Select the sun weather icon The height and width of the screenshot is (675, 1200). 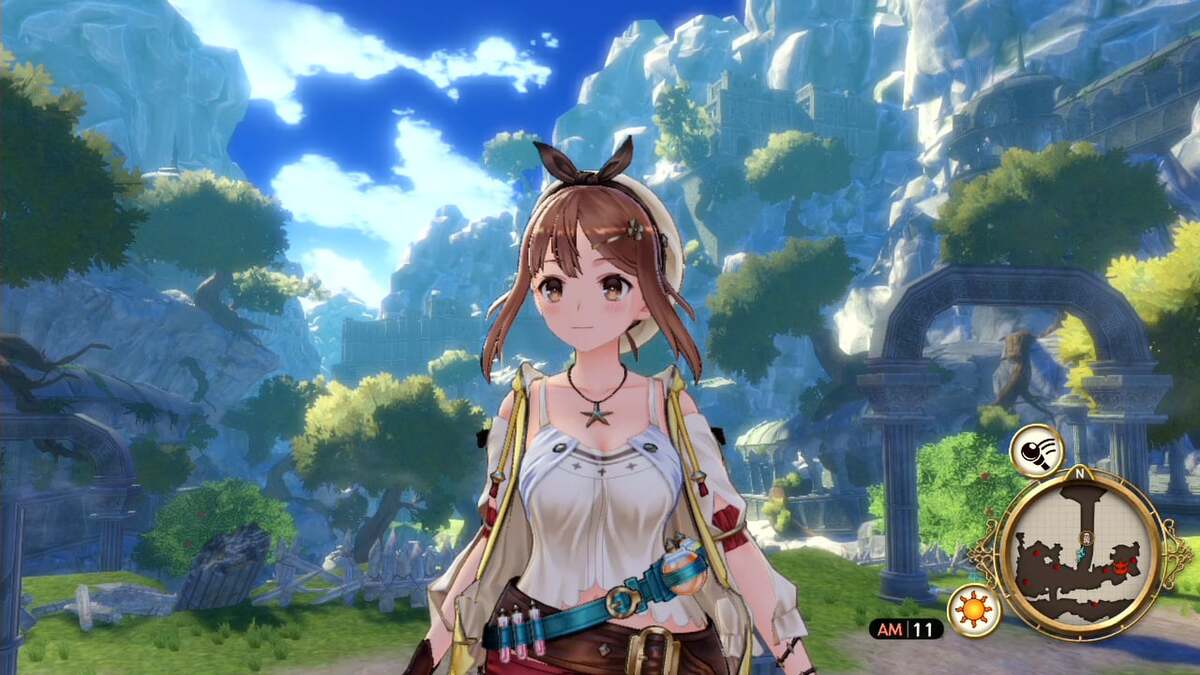coord(972,609)
